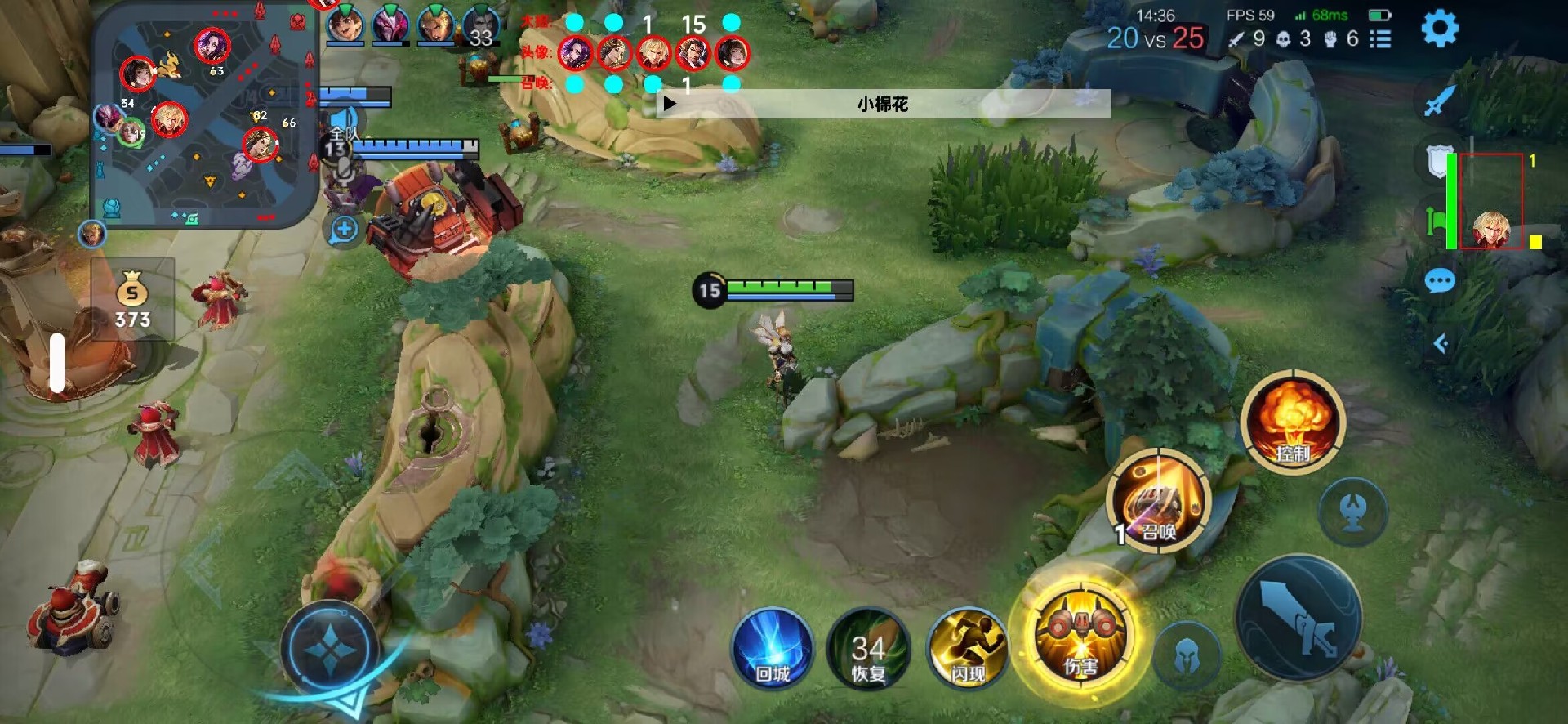The height and width of the screenshot is (724, 1568).
Task: Open the scoreboard list icon
Action: (1380, 38)
